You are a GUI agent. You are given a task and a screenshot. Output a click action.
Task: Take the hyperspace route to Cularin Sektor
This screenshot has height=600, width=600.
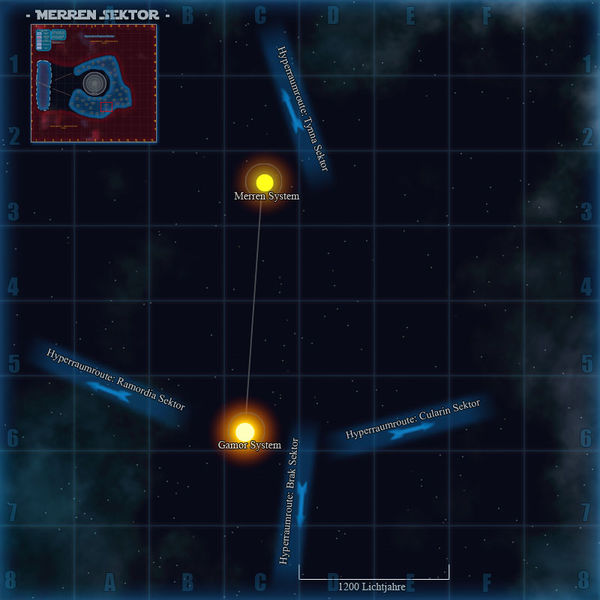click(413, 427)
